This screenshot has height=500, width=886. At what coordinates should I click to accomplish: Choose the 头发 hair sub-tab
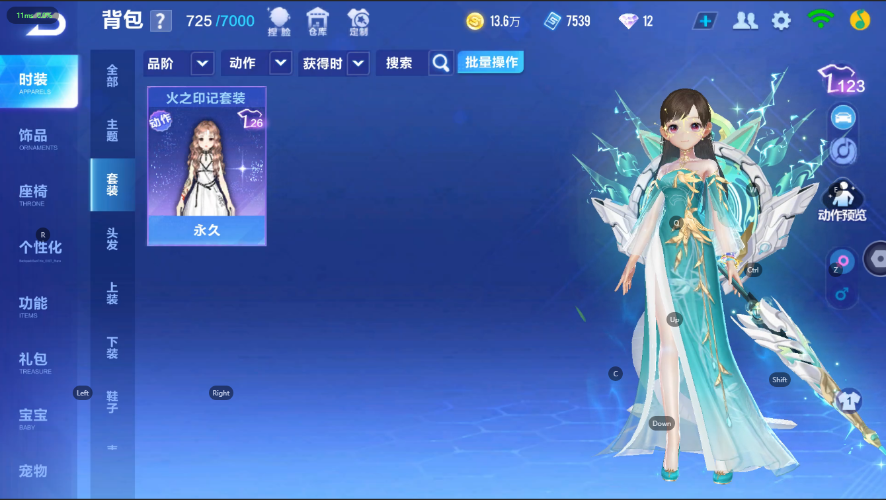tap(112, 238)
